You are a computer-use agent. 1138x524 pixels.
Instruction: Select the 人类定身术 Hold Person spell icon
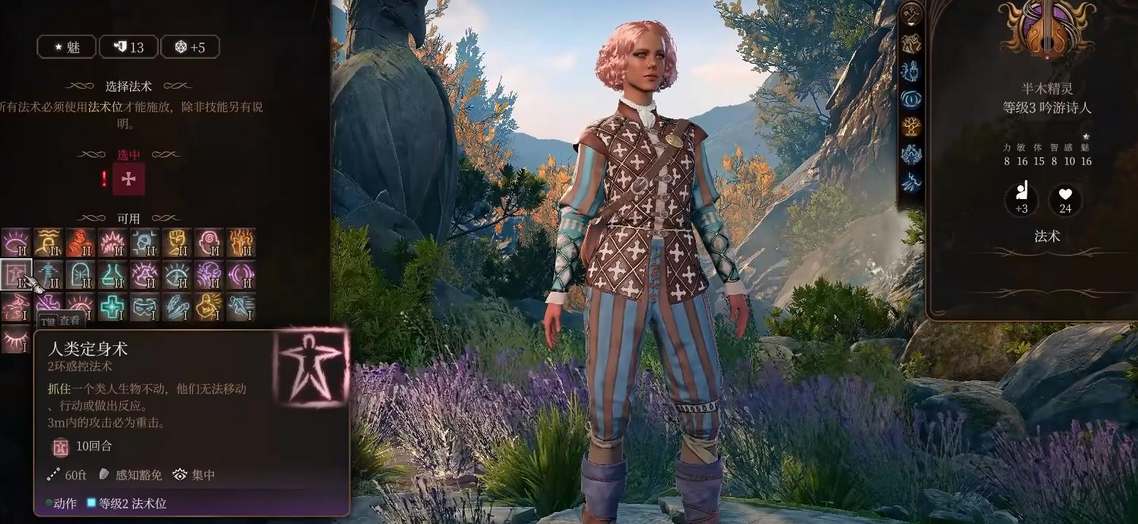point(17,274)
